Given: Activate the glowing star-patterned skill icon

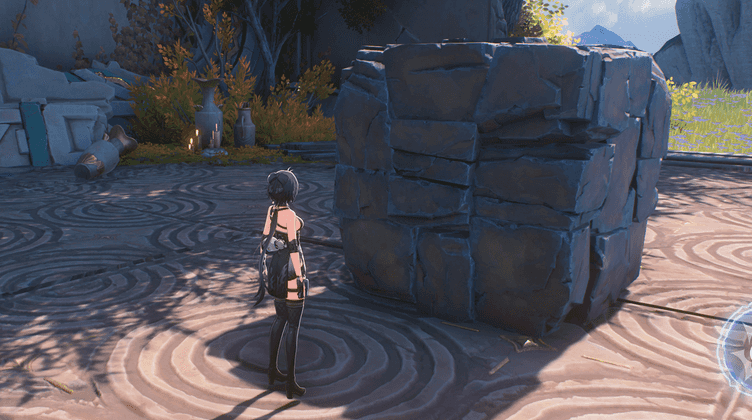Looking at the screenshot, I should click(741, 349).
